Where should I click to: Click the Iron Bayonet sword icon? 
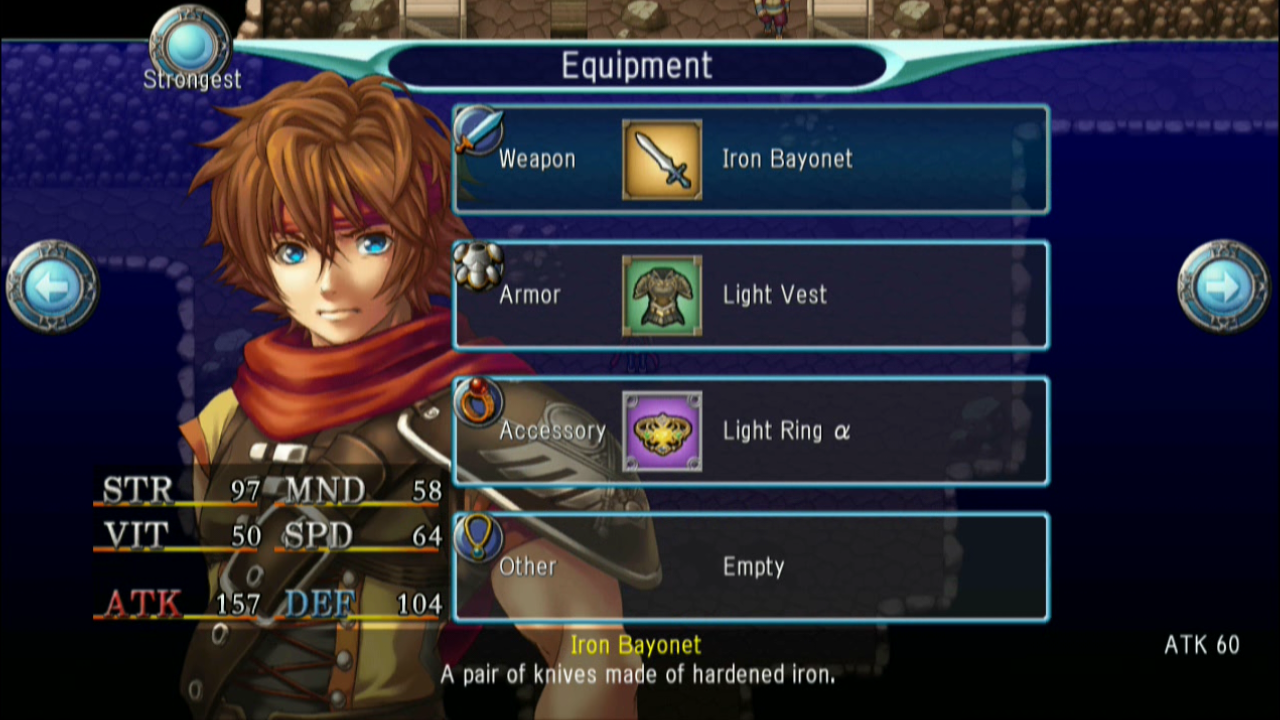[x=662, y=160]
